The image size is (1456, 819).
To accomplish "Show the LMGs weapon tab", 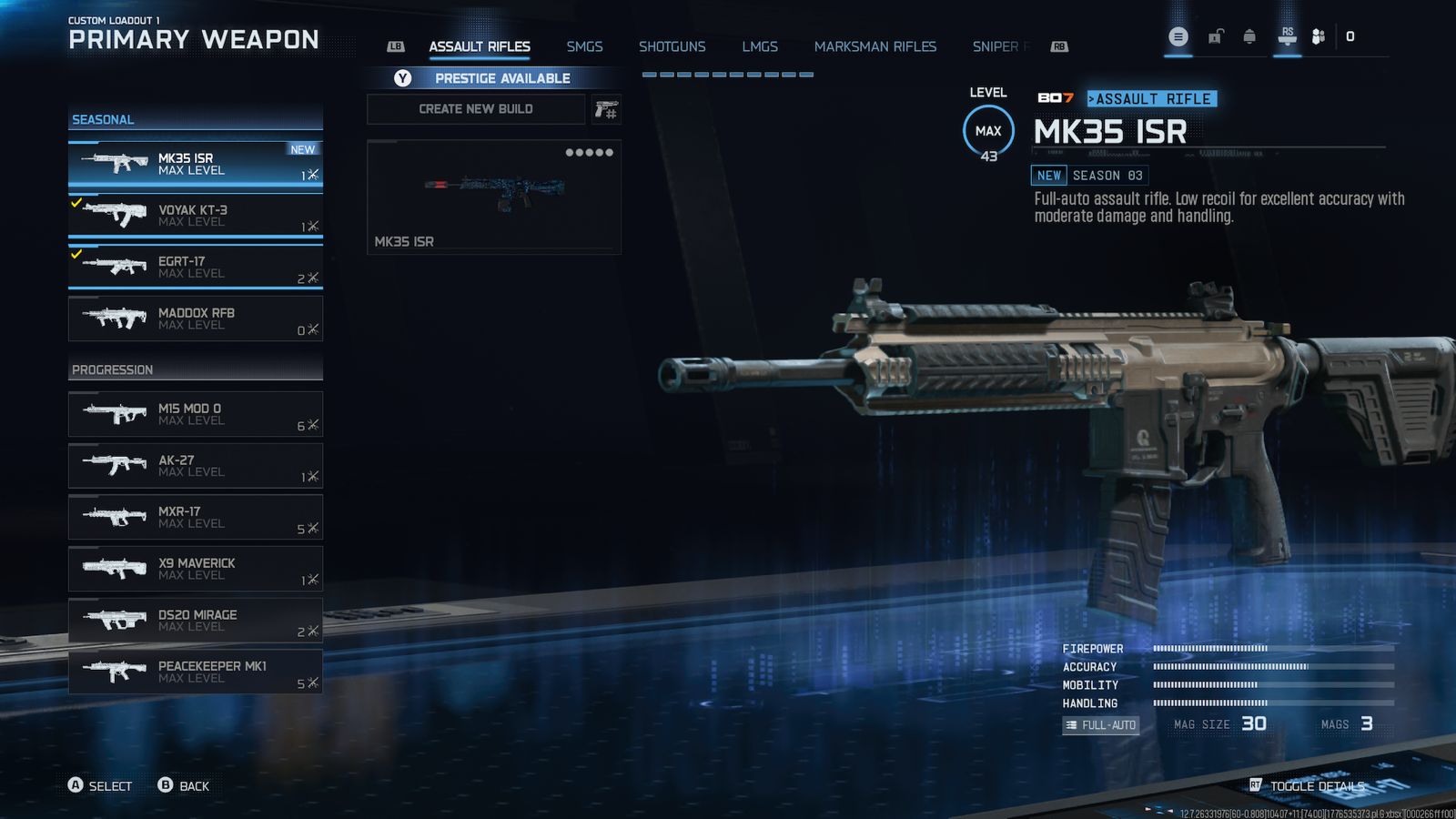I will pos(759,46).
